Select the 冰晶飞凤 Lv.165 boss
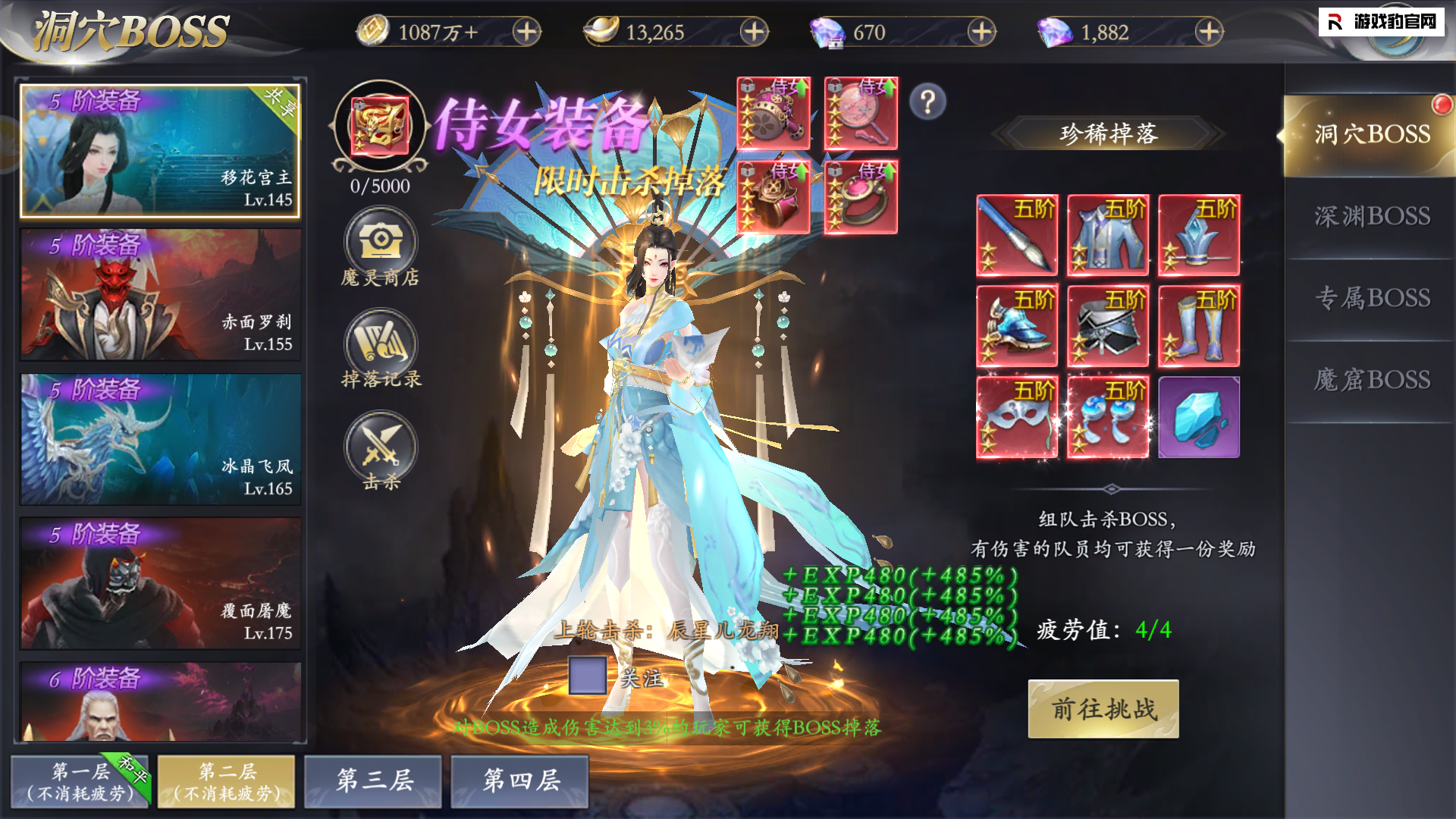Screen dimensions: 1456x819 click(x=161, y=439)
